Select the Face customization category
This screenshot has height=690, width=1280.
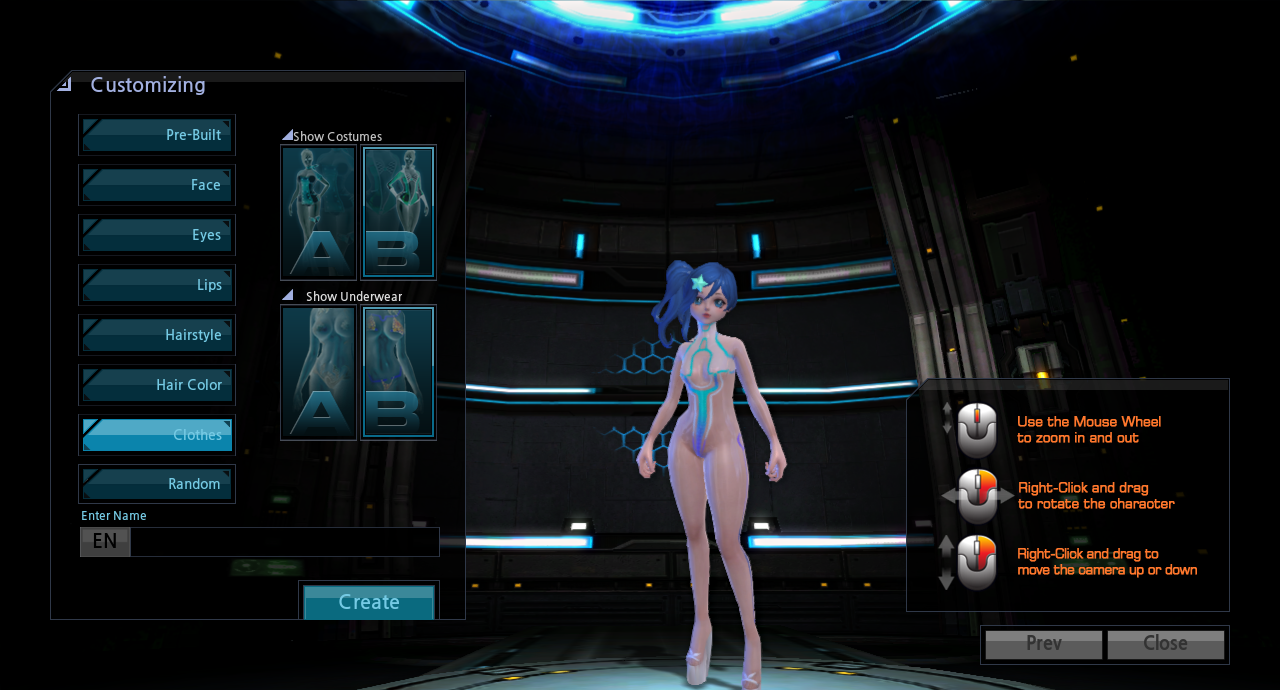(x=157, y=185)
